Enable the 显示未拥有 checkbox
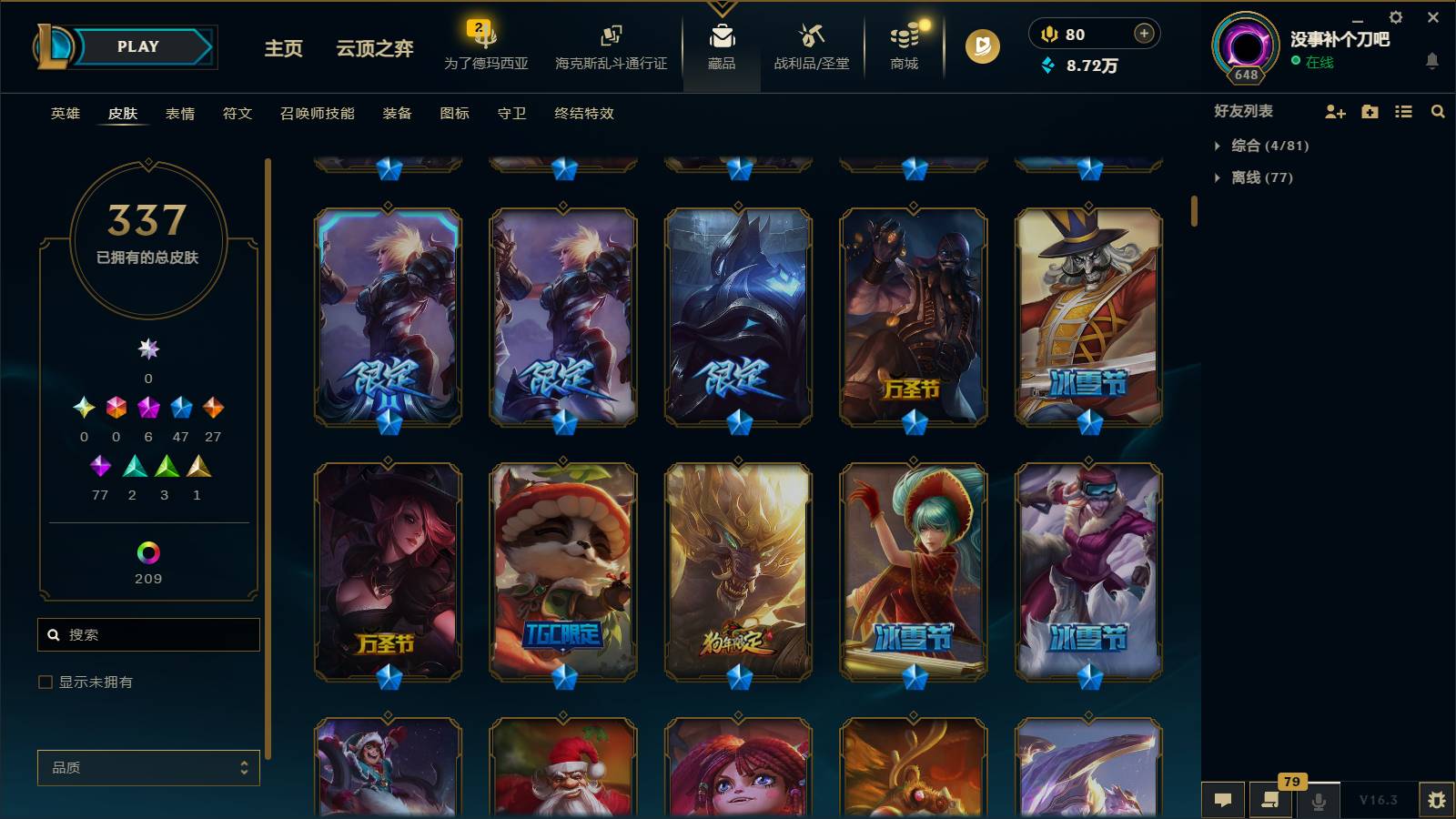The image size is (1456, 819). [x=44, y=681]
